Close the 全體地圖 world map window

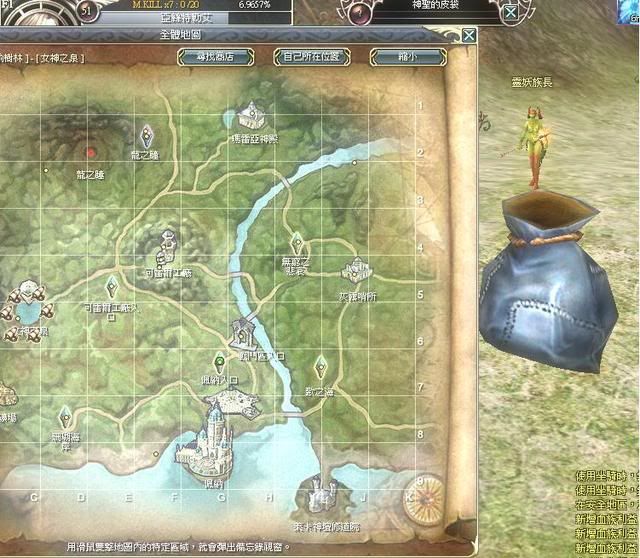469,36
